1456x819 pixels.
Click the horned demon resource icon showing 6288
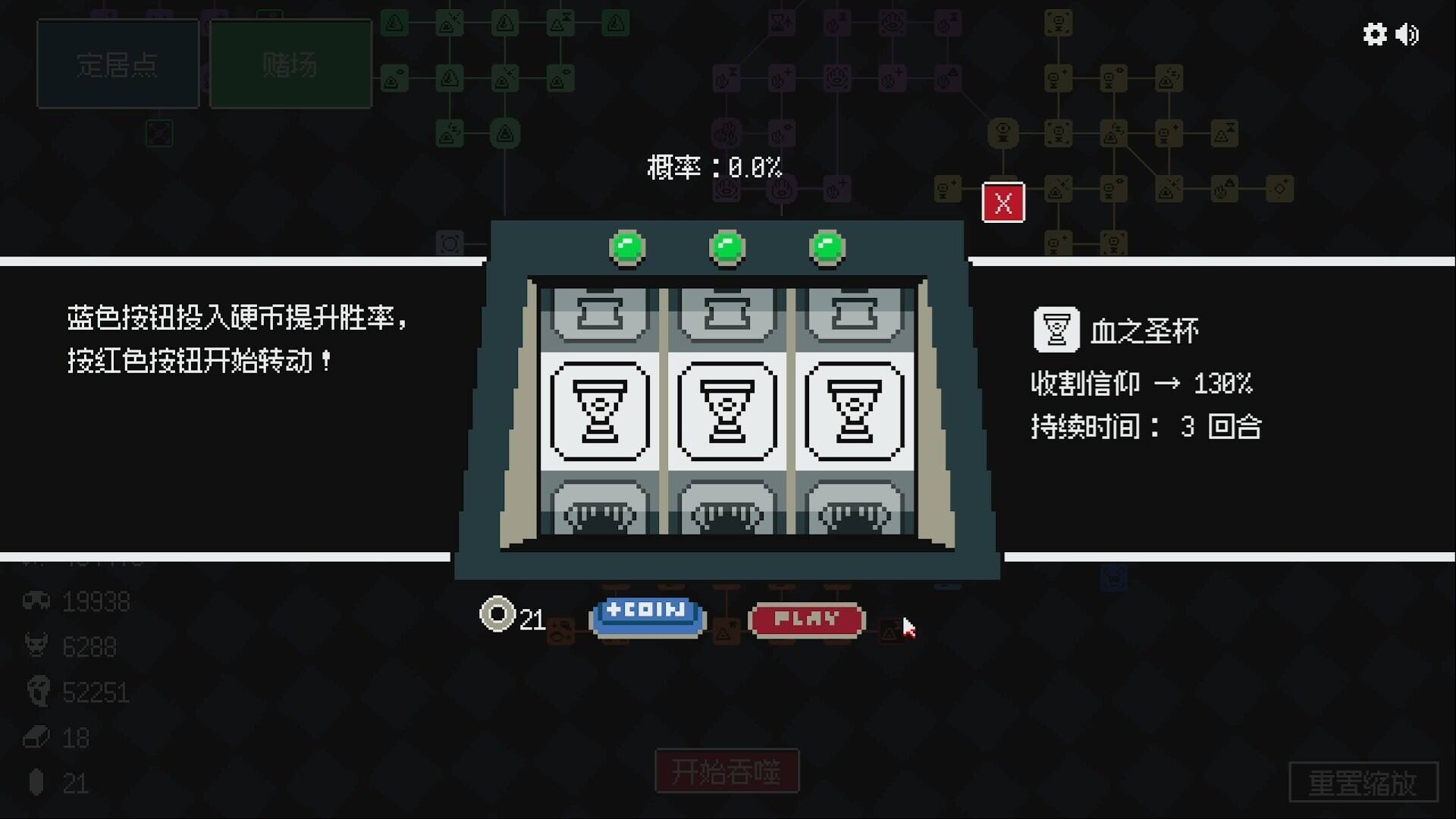pyautogui.click(x=35, y=646)
